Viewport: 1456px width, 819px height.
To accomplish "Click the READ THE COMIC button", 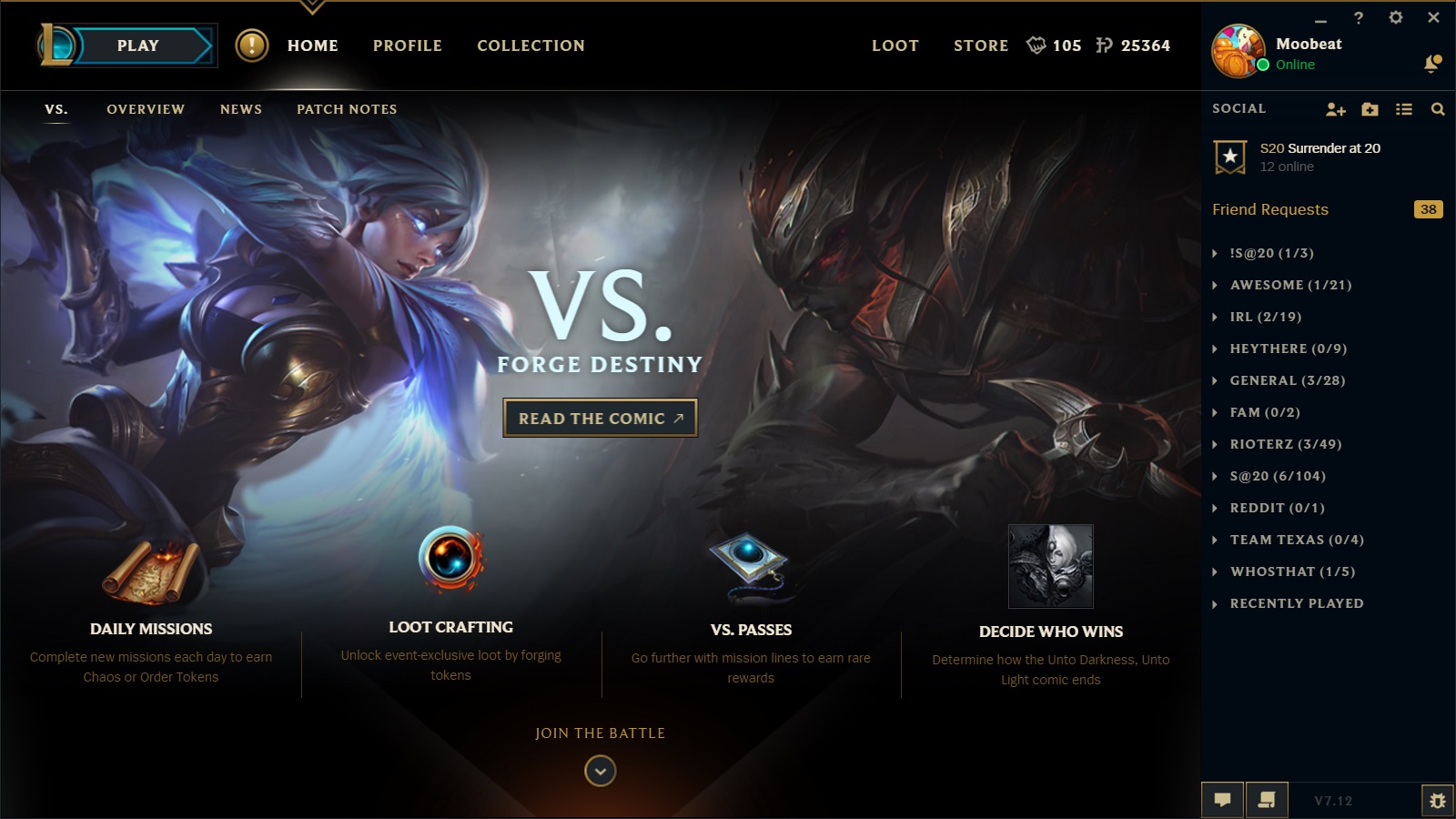I will [600, 419].
